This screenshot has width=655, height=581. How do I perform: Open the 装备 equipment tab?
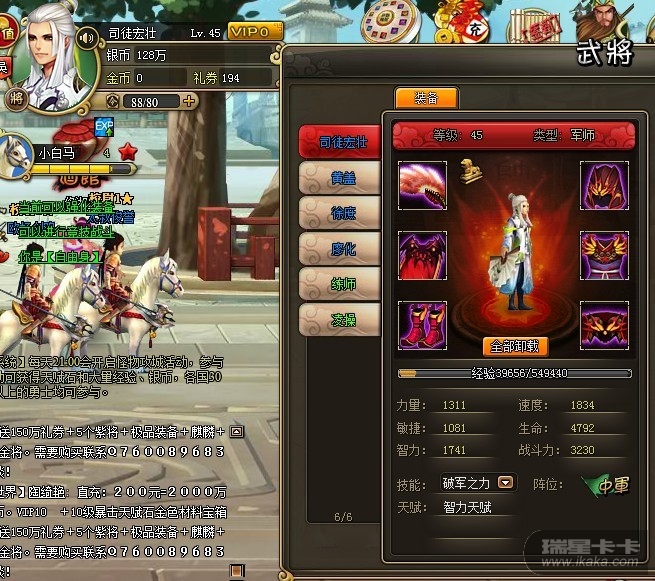426,98
